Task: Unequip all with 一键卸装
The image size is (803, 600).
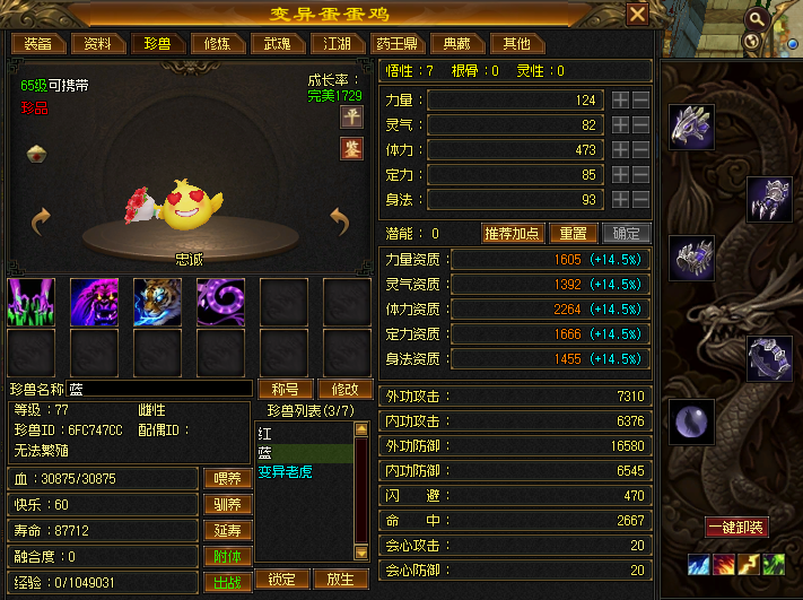Action: [x=736, y=527]
